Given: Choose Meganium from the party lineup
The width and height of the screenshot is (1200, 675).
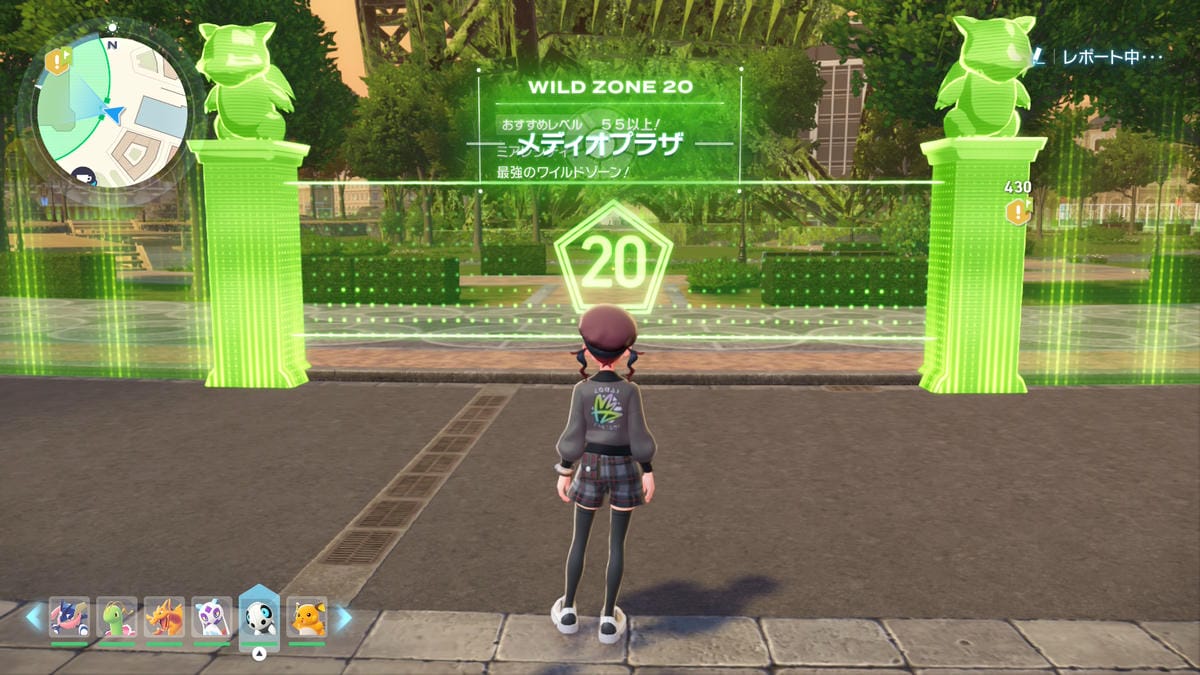Looking at the screenshot, I should point(116,617).
